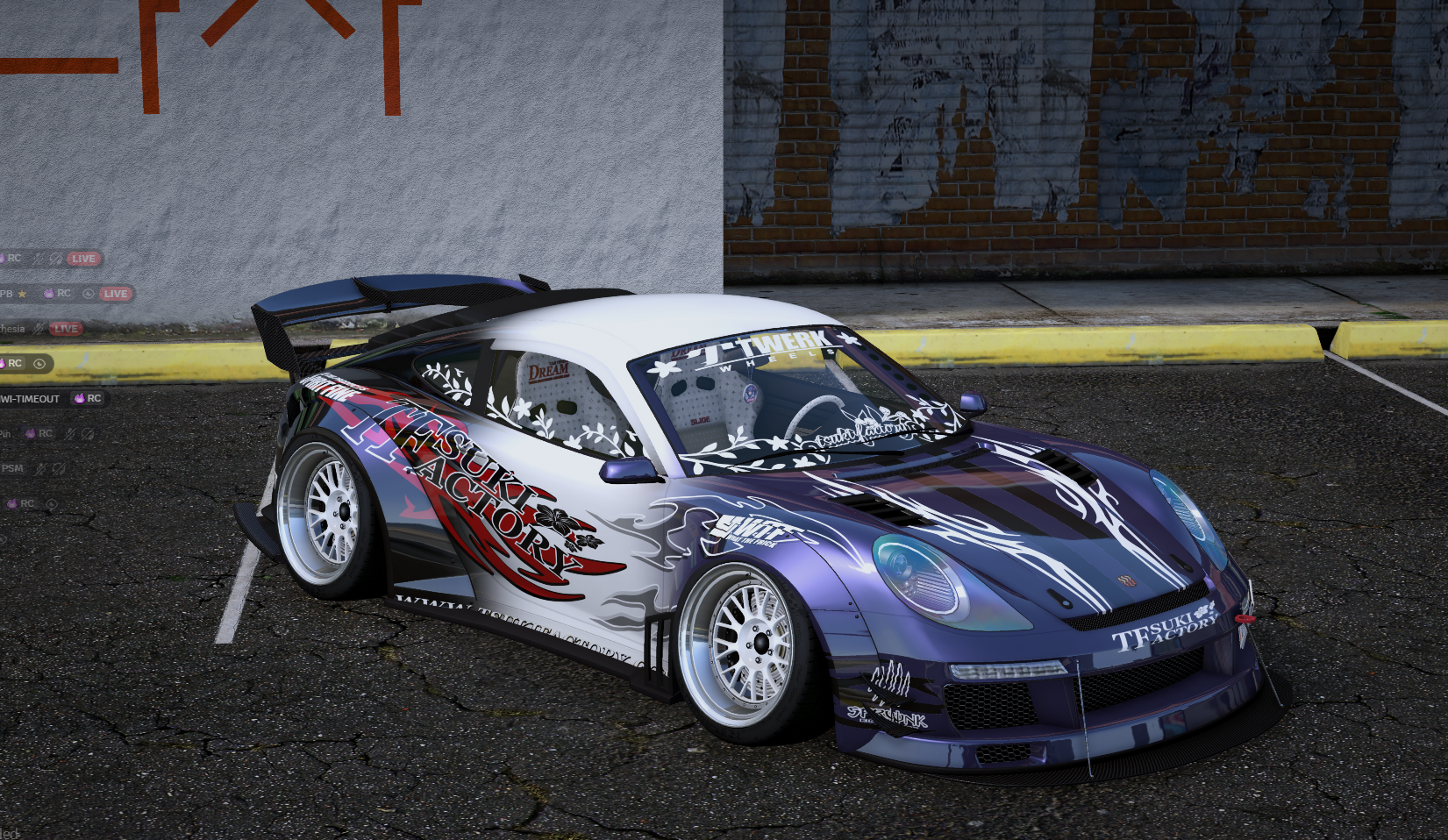
Task: Toggle the headphone deafen indicator beside Pin
Action: click(x=87, y=434)
